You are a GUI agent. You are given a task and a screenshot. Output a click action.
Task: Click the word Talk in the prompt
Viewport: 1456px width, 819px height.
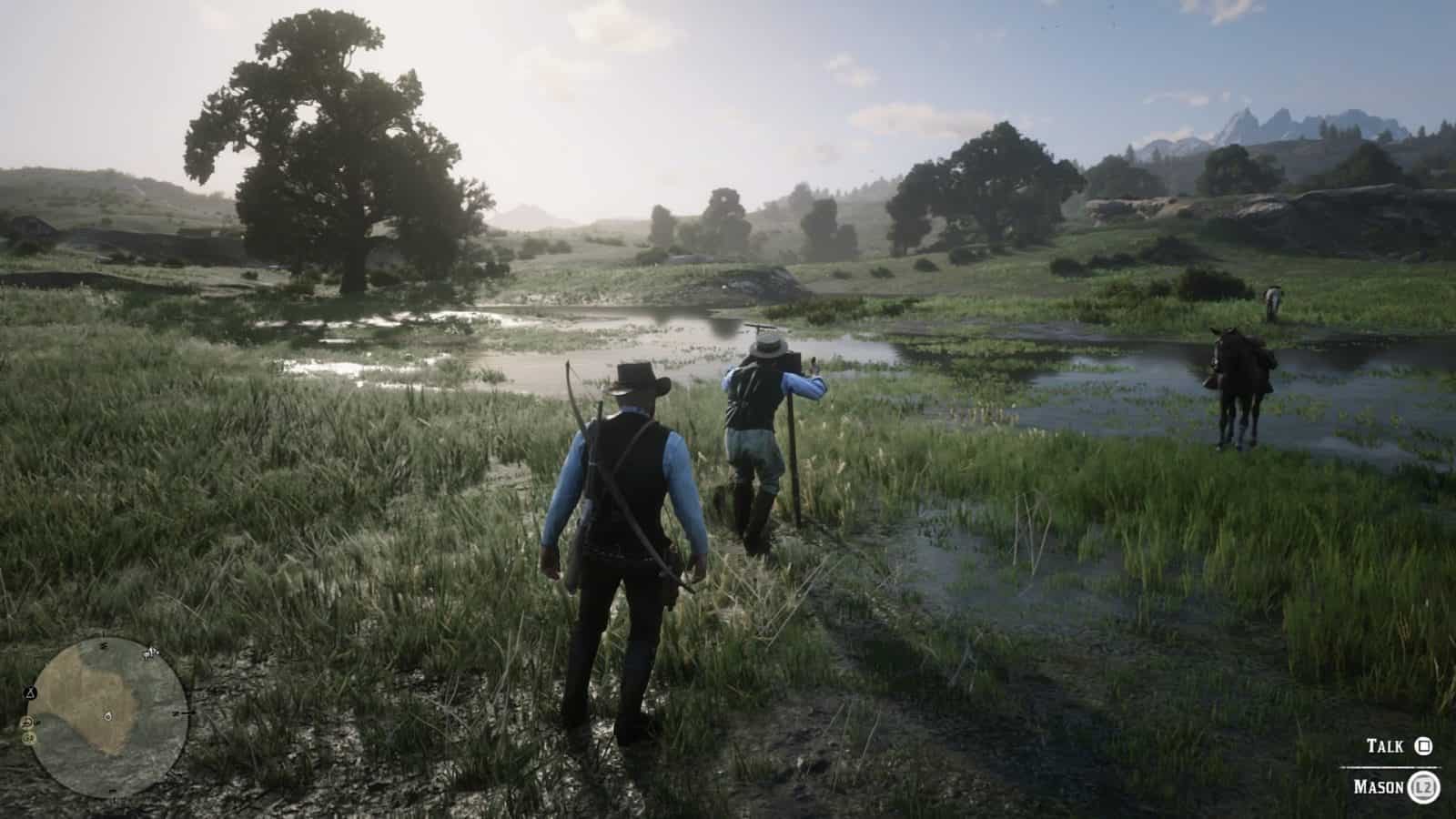[1385, 744]
